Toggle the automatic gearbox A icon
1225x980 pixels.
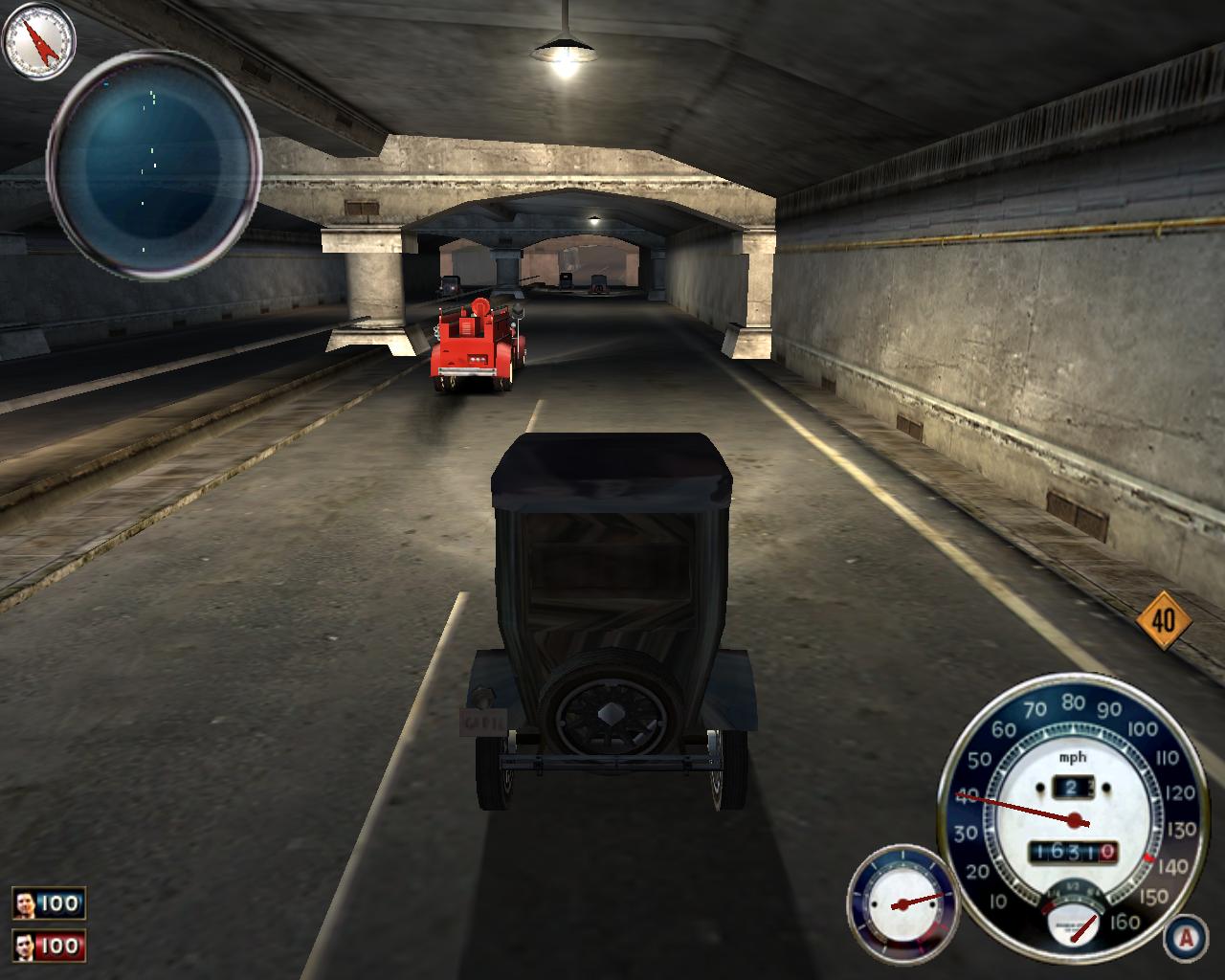click(x=1185, y=938)
